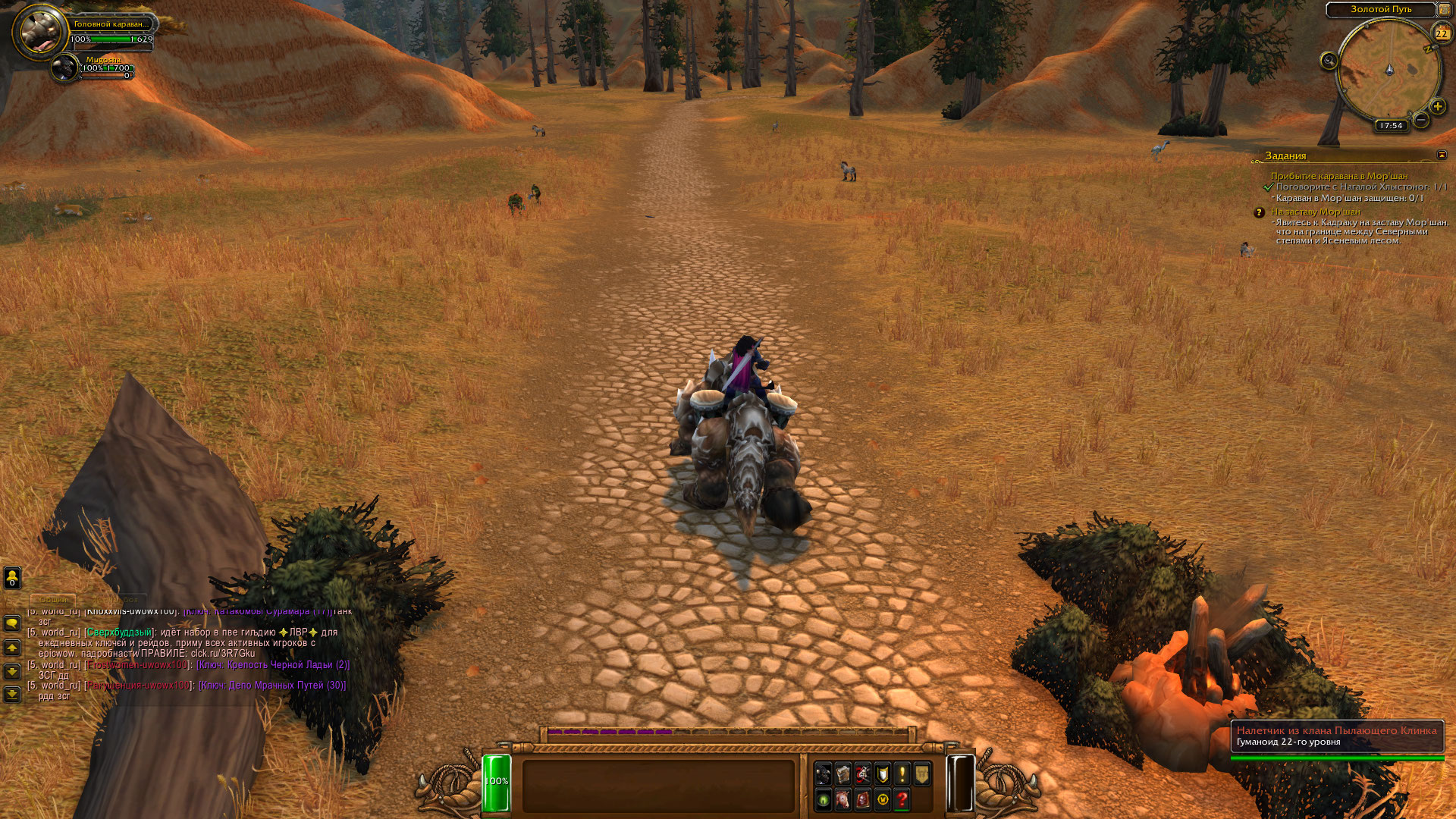The image size is (1456, 819).
Task: Open the quest log exclamation mark button
Action: [x=902, y=774]
